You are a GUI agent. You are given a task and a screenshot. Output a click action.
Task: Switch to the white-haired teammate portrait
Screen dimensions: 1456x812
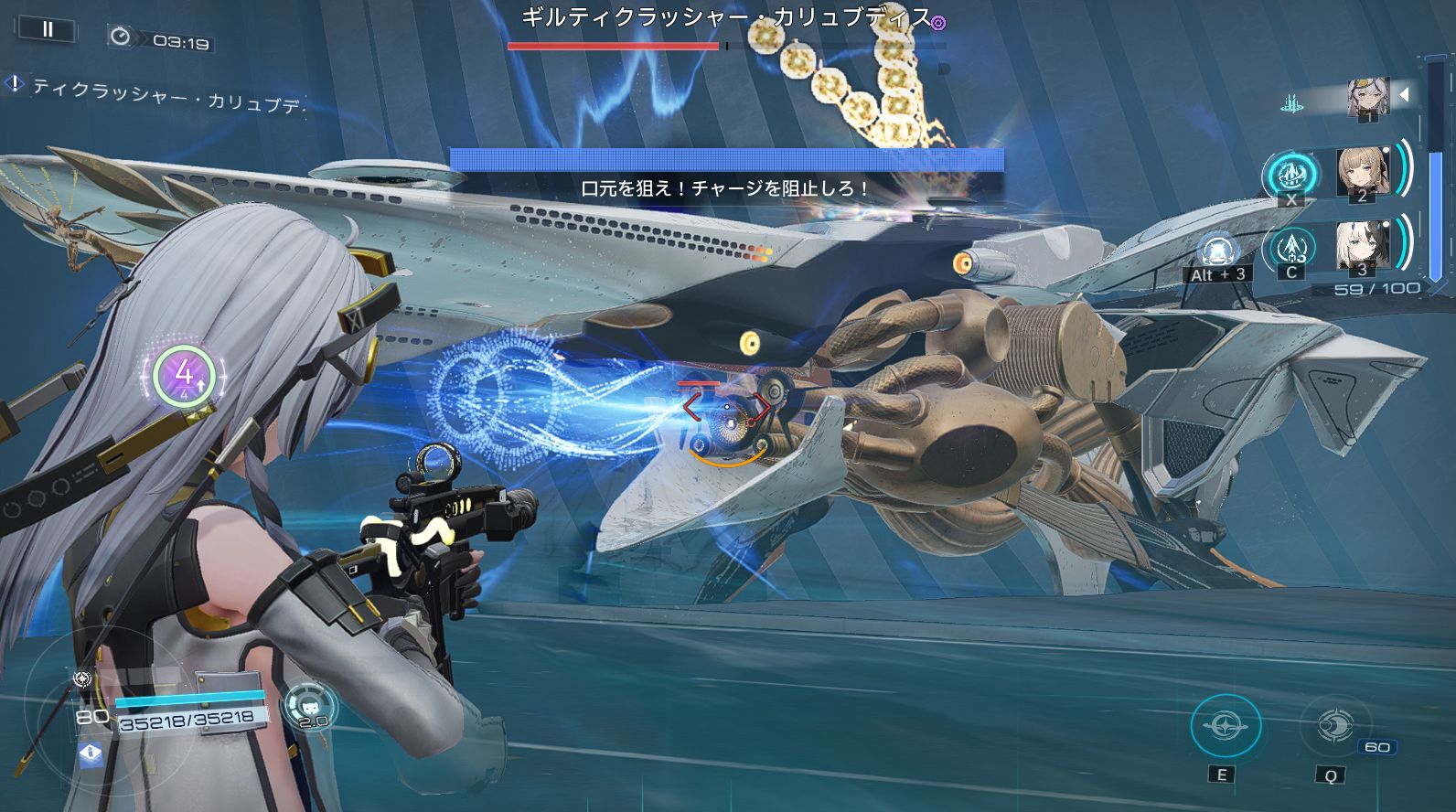pos(1363,246)
